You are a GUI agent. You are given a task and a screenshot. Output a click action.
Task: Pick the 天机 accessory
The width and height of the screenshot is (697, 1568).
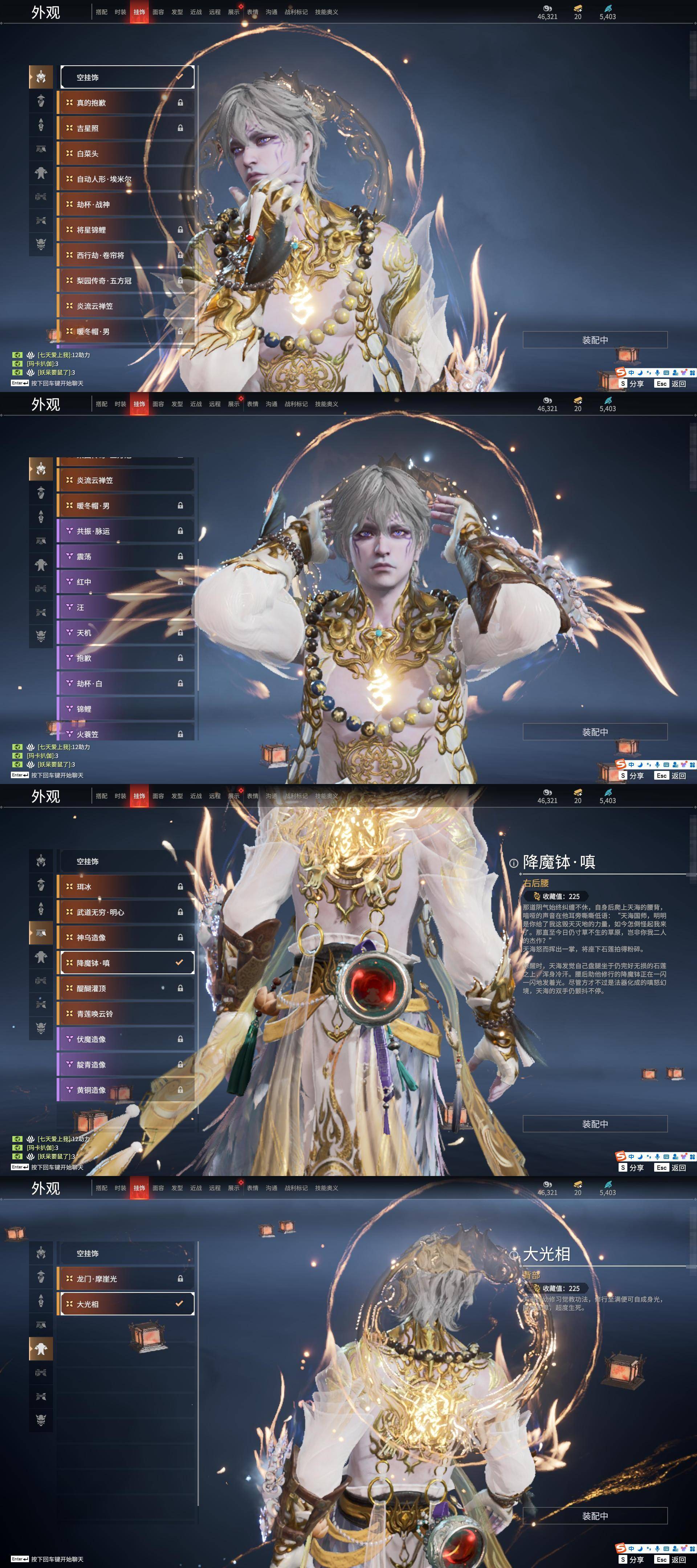coord(127,633)
